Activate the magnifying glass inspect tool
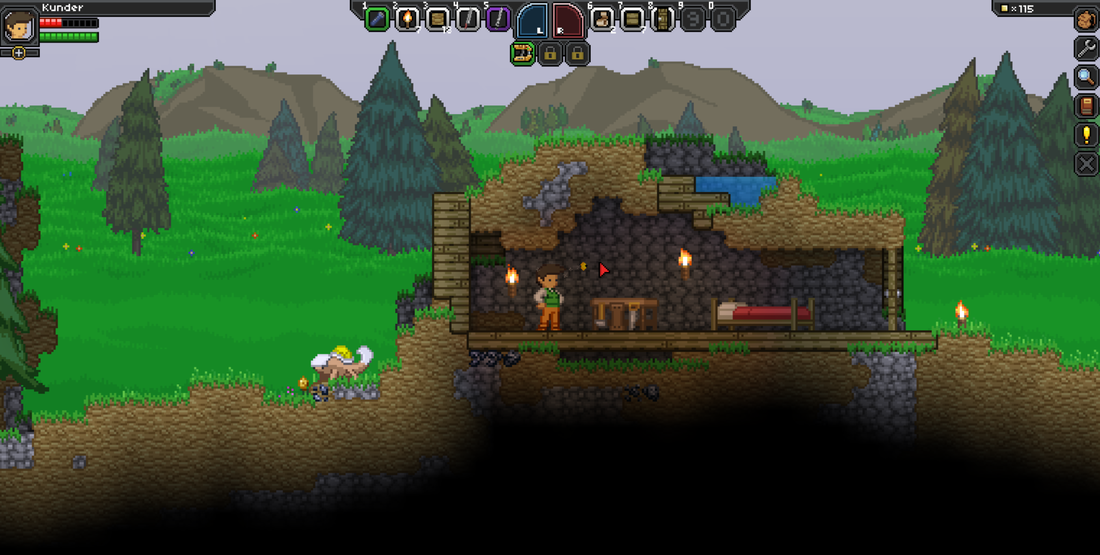1100x555 pixels. pos(1086,77)
